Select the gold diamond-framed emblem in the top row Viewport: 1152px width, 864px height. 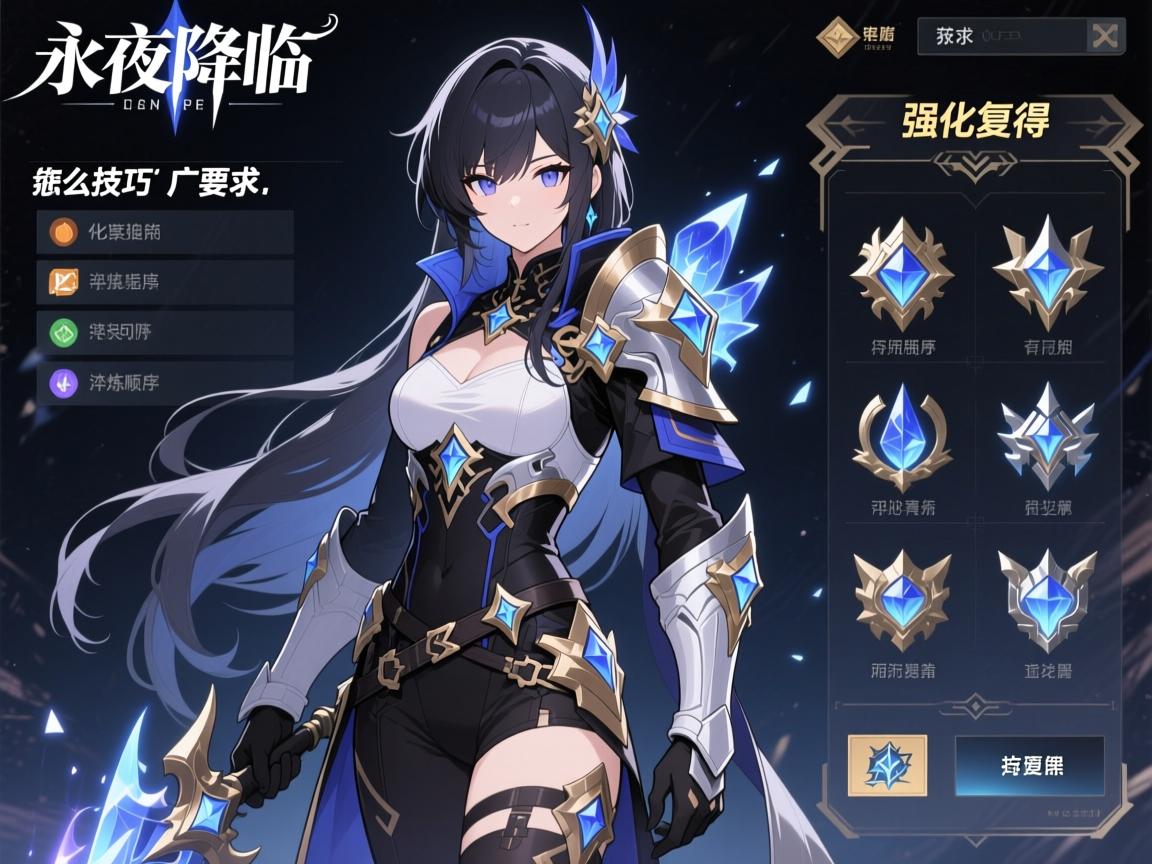(902, 272)
